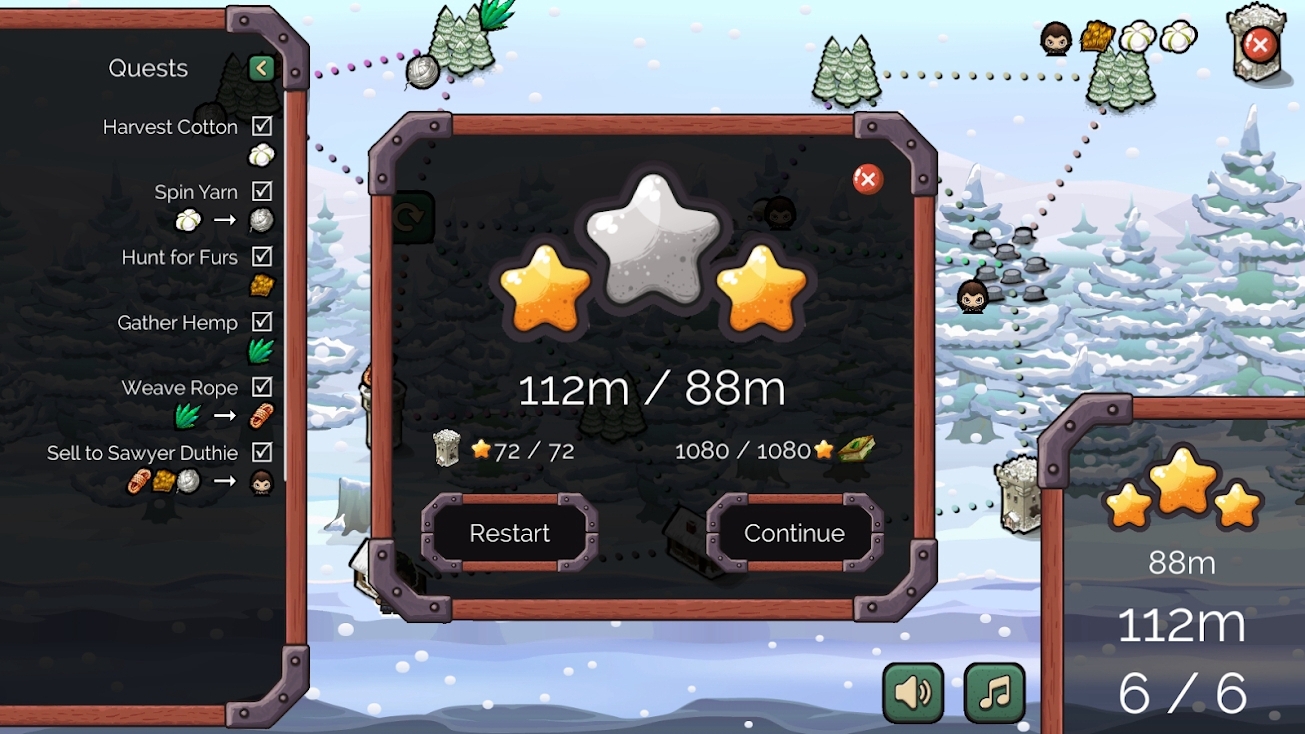The image size is (1305, 734).
Task: Close the results dialog via red X
Action: tap(866, 178)
